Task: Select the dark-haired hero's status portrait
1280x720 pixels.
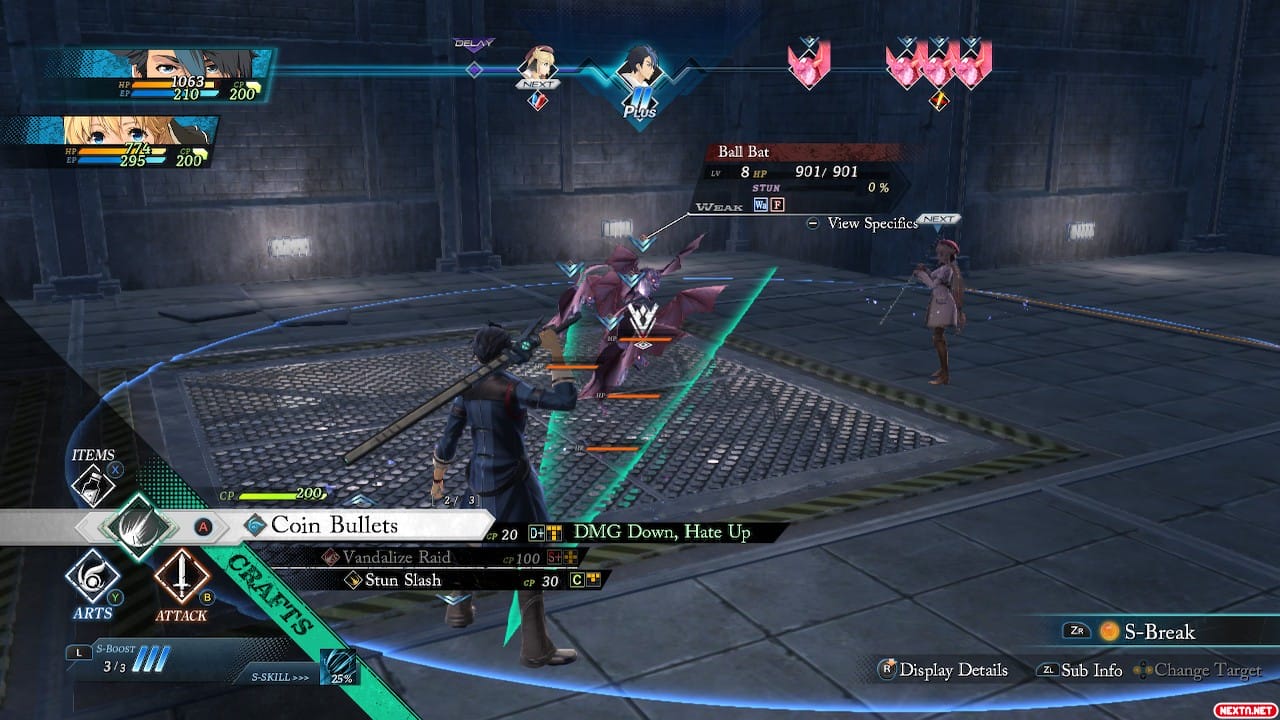Action: point(160,73)
